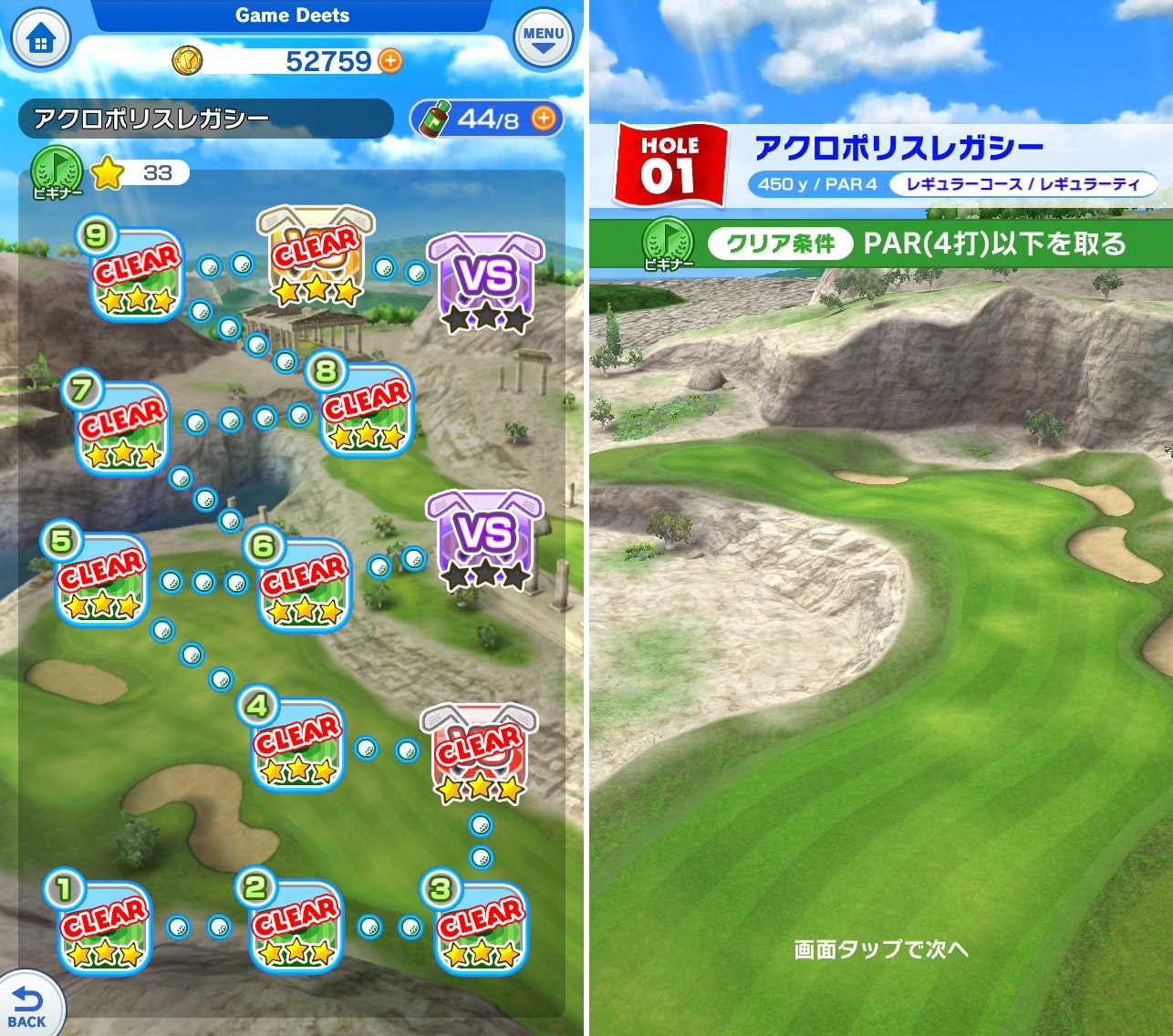Select cleared hole 1 stage

(103, 928)
